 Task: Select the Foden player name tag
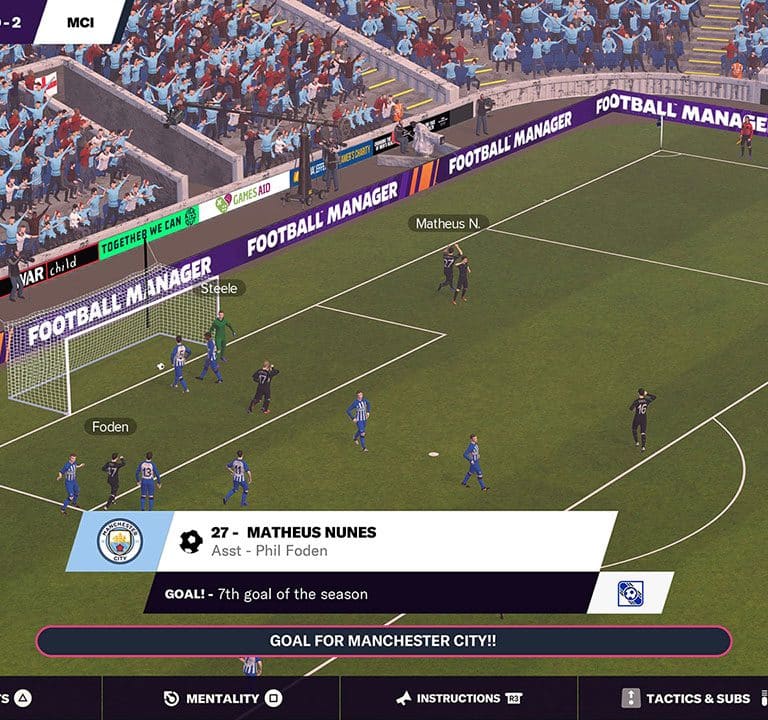click(110, 427)
